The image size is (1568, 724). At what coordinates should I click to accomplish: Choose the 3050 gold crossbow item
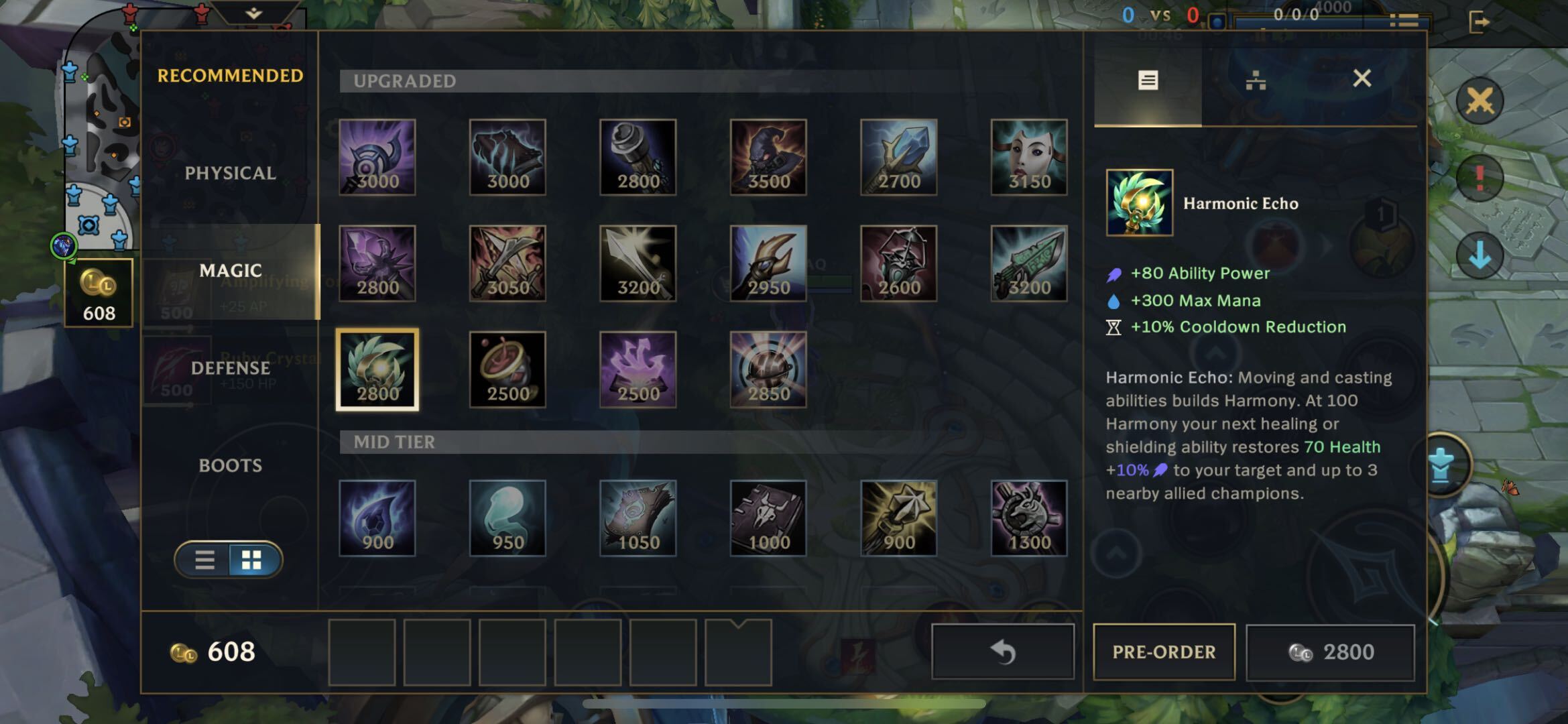point(507,263)
